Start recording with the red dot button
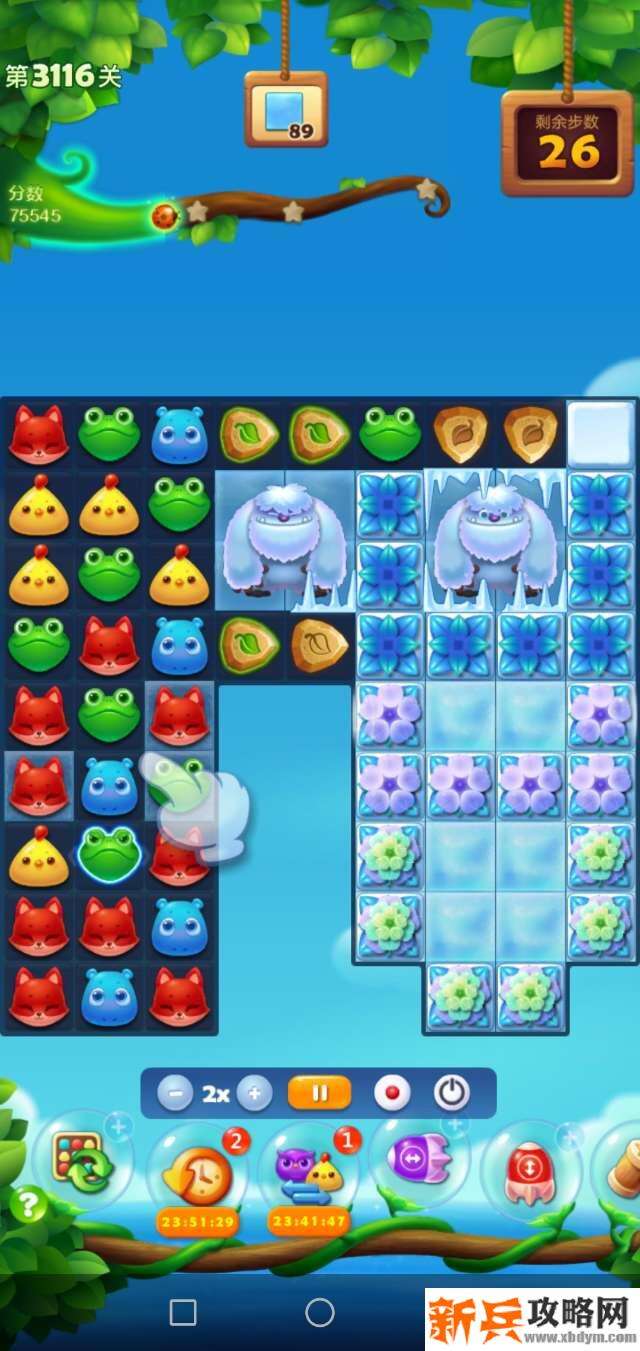640x1351 pixels. point(392,1093)
